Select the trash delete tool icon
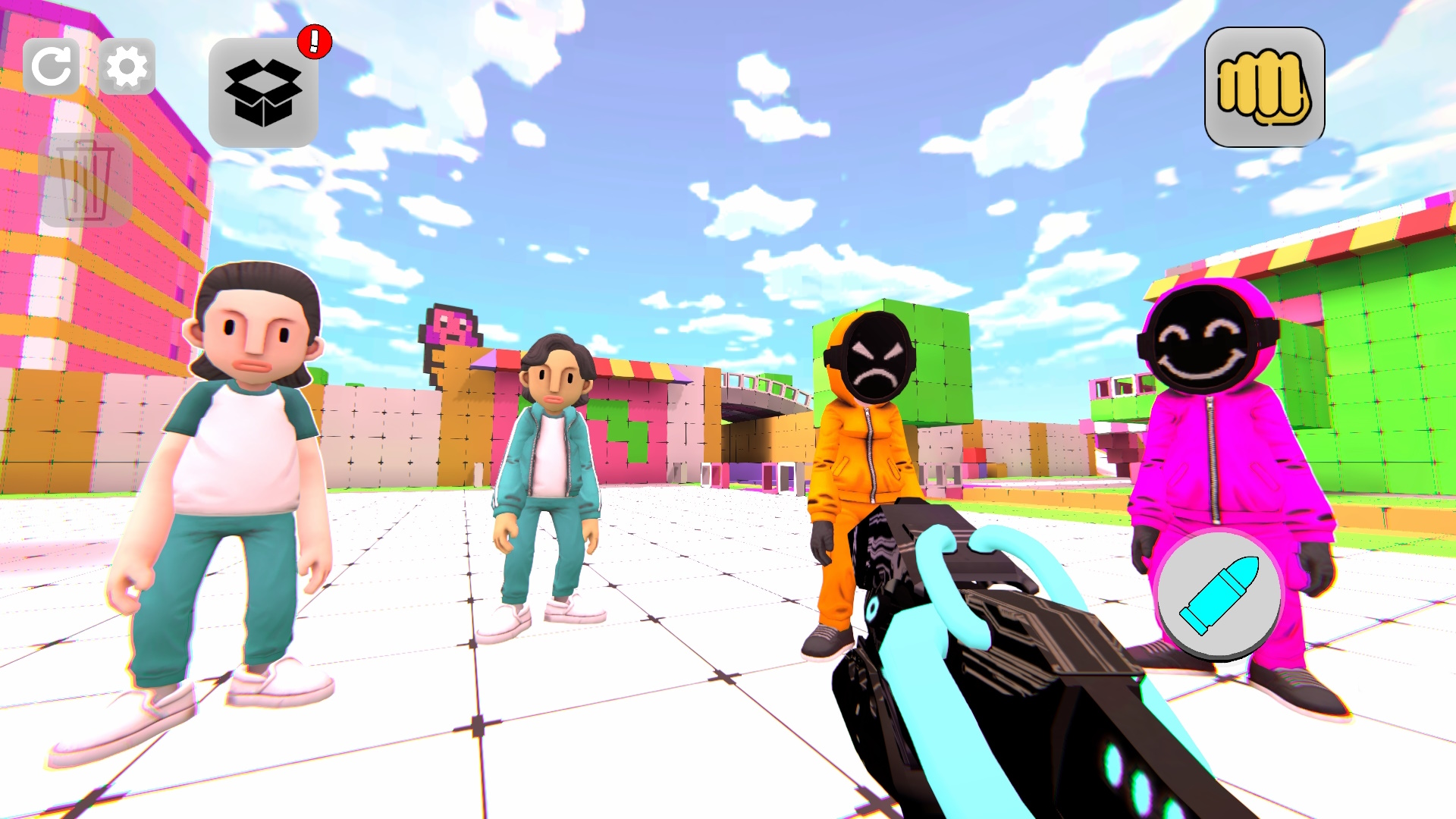Image resolution: width=1456 pixels, height=819 pixels. pyautogui.click(x=86, y=182)
